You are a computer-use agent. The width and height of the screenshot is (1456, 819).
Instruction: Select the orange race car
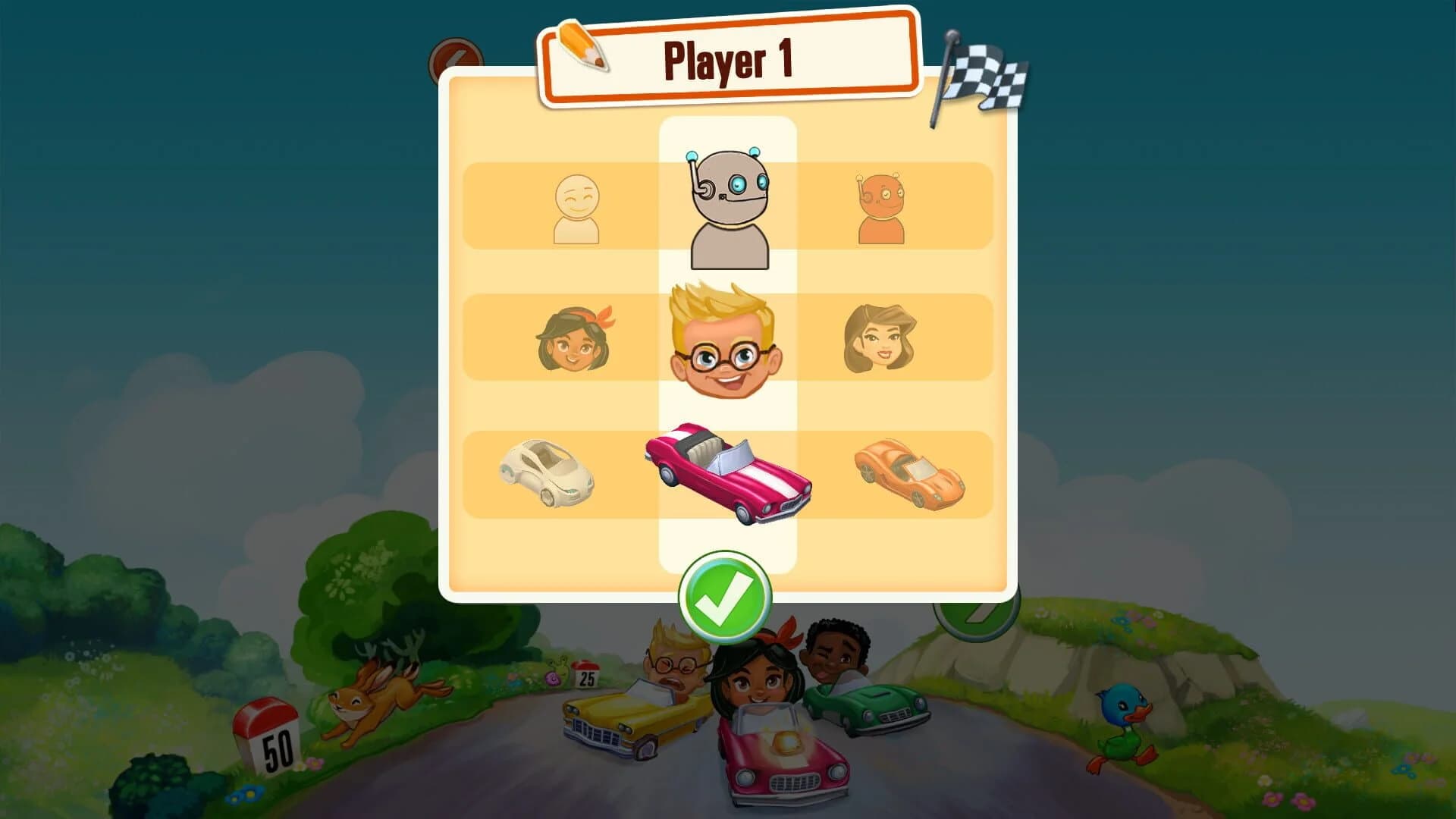(910, 474)
